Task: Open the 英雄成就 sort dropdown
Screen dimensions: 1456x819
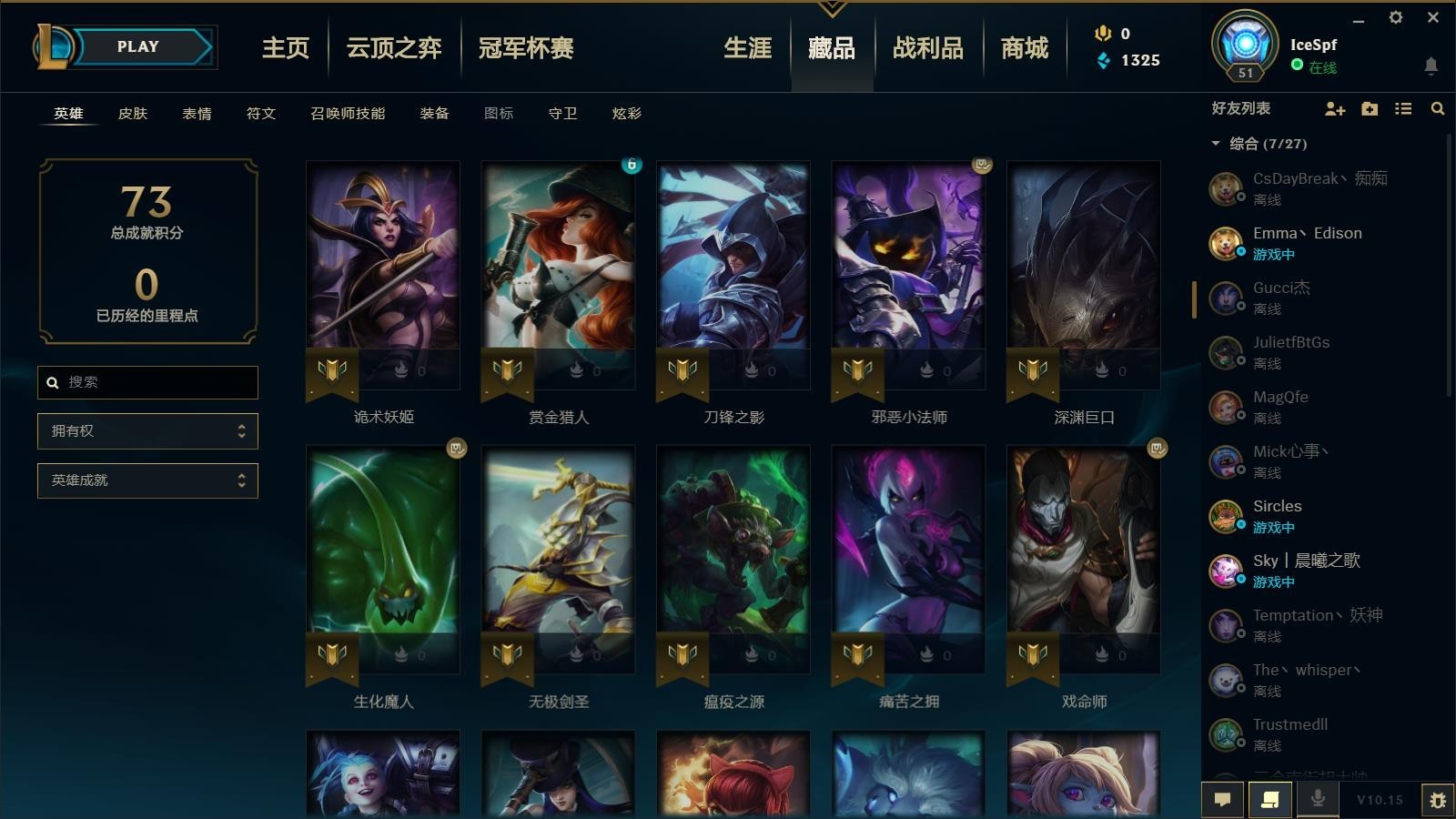Action: pos(147,480)
